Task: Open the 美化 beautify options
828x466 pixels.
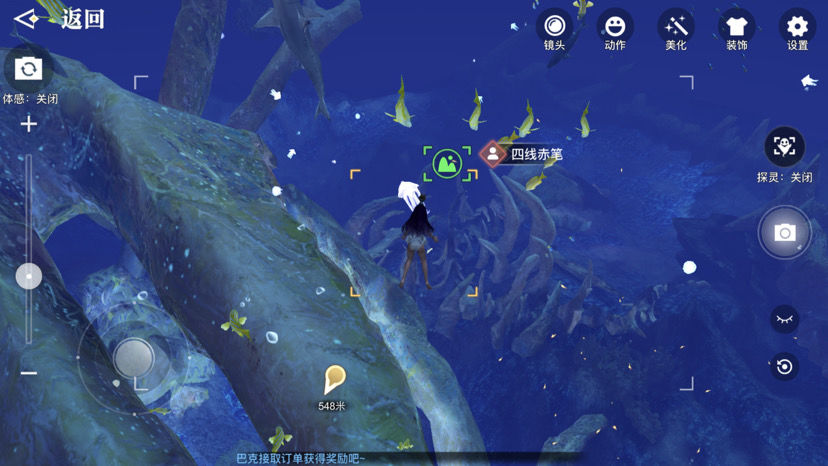Action: click(676, 27)
